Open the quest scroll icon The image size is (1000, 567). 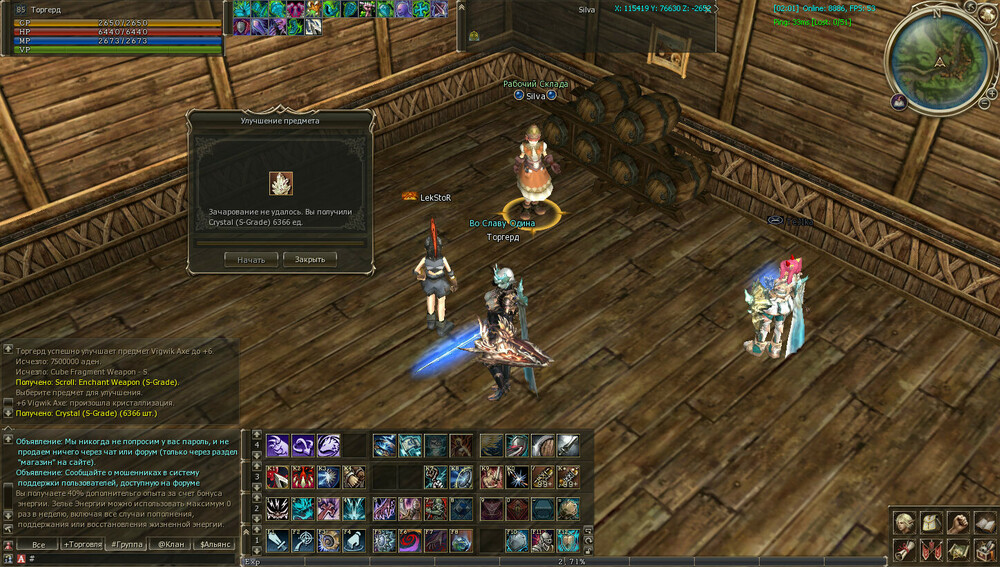[904, 549]
